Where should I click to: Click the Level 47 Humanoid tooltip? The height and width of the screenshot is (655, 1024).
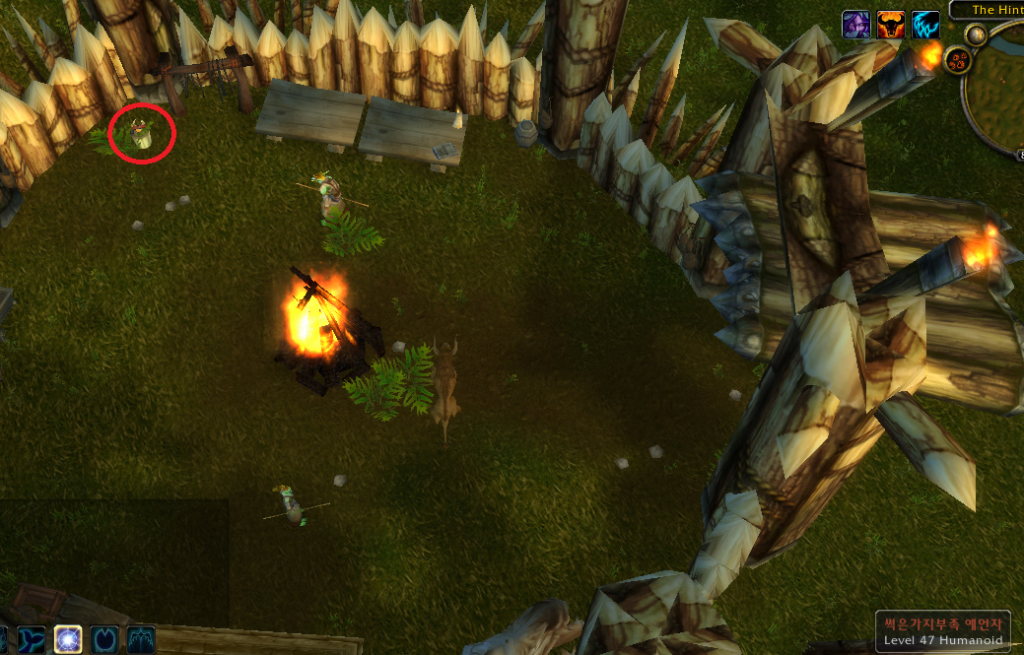pyautogui.click(x=943, y=631)
